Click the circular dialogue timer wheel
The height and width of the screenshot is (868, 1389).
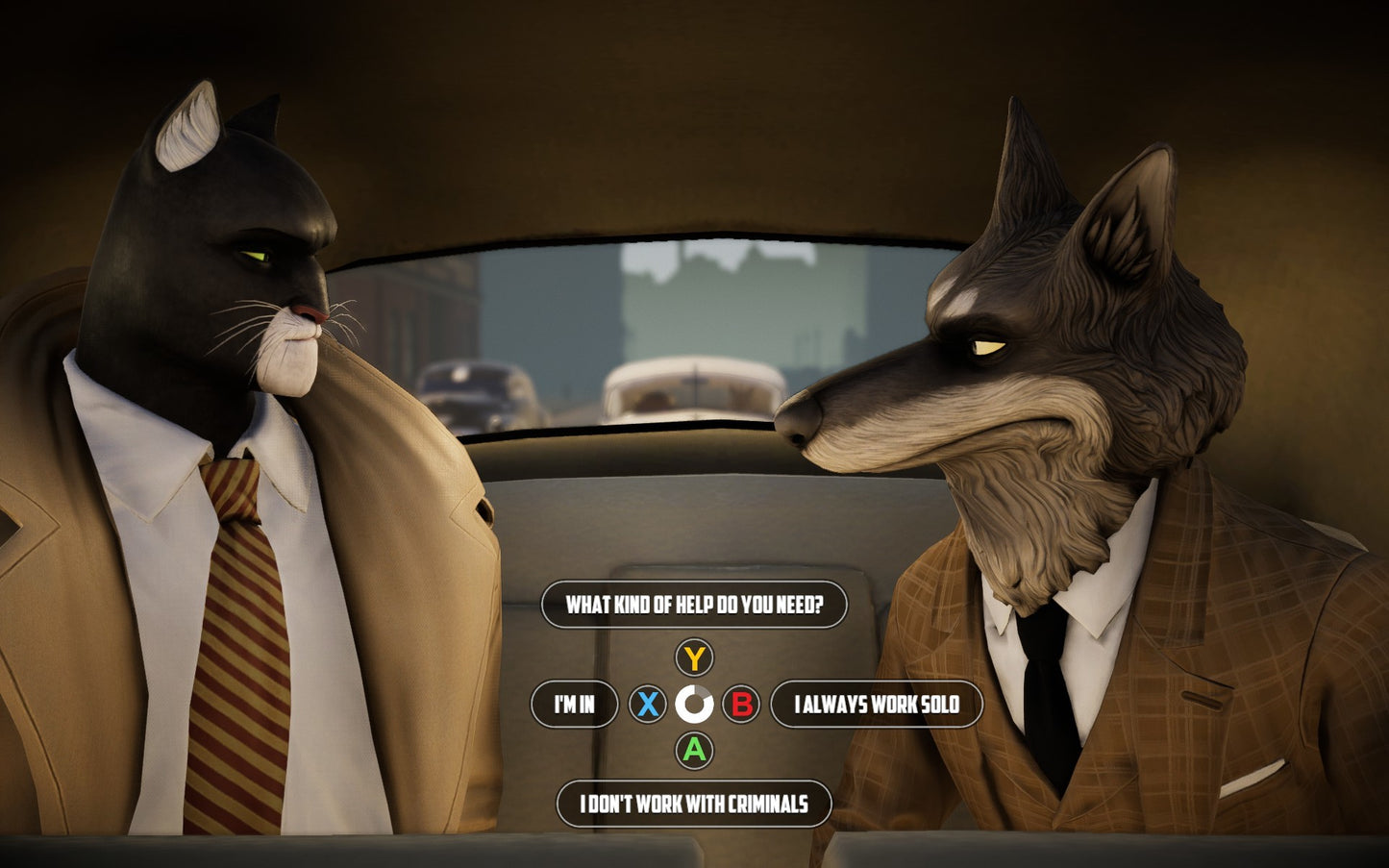point(694,705)
